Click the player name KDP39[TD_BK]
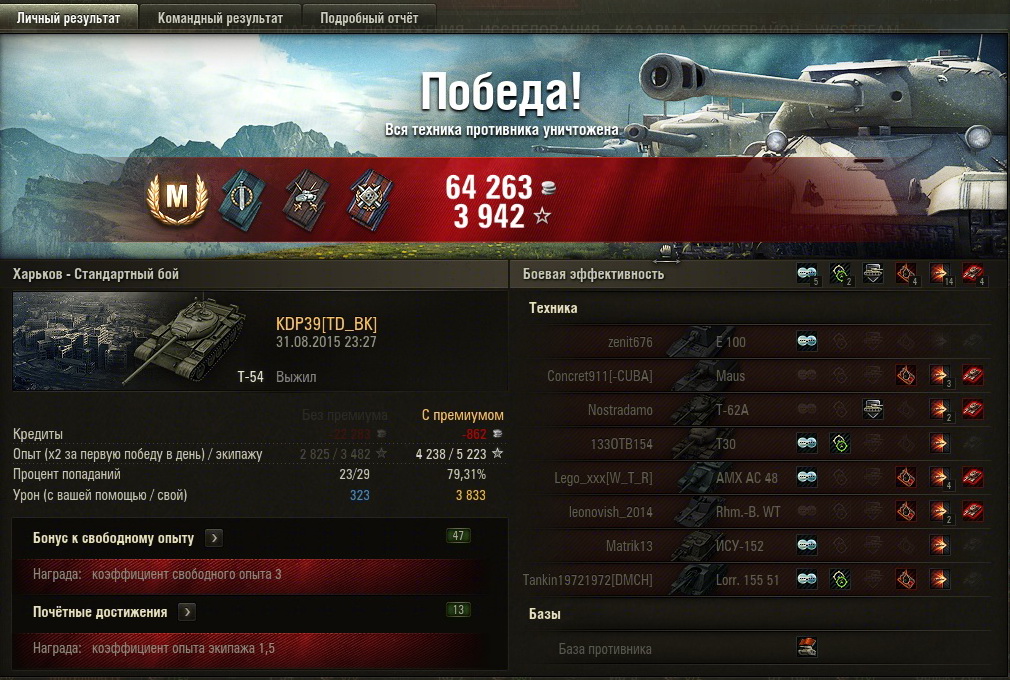Screen dimensions: 1010x680 tap(326, 324)
